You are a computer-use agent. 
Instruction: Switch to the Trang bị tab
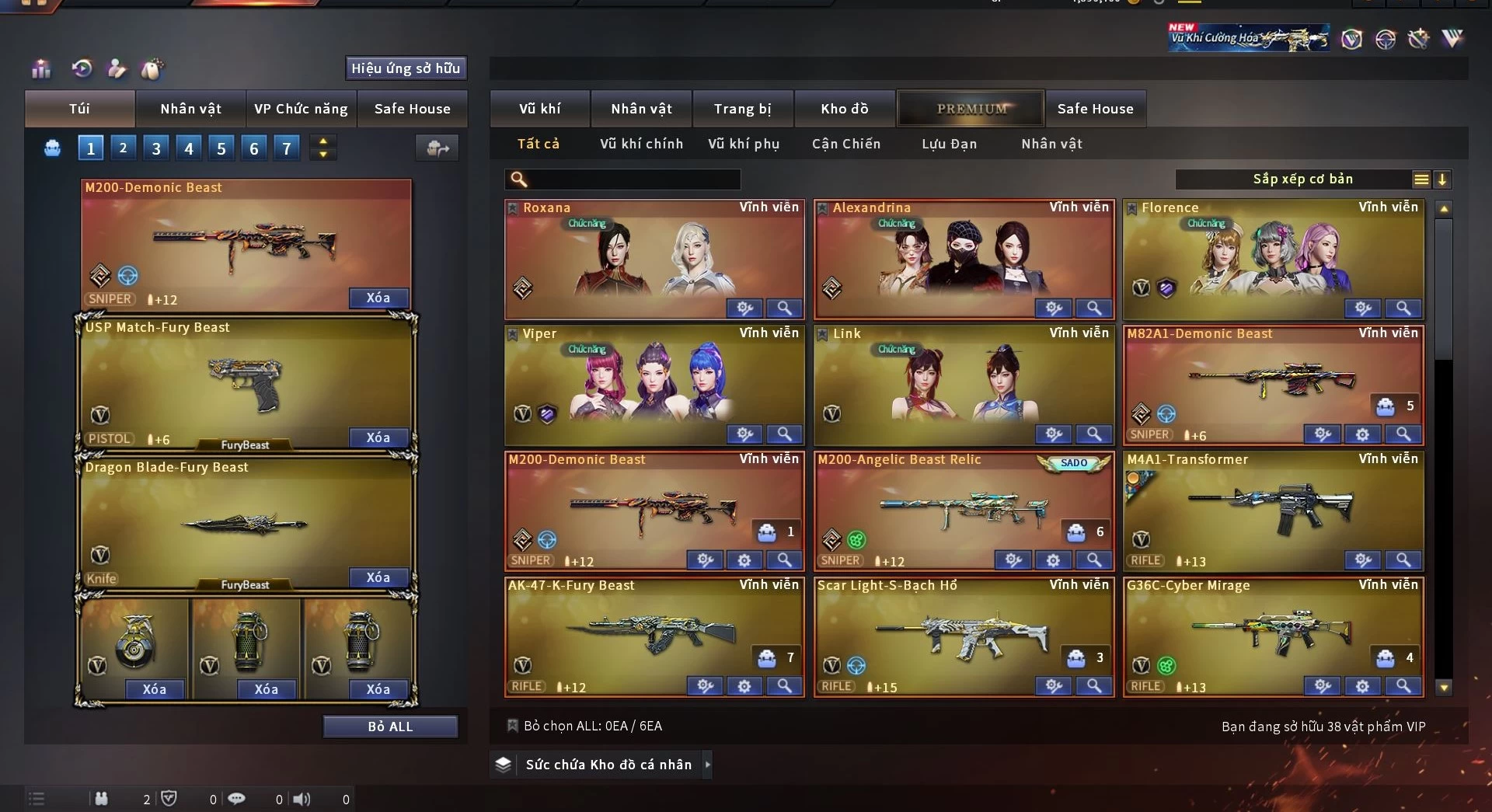pos(742,109)
